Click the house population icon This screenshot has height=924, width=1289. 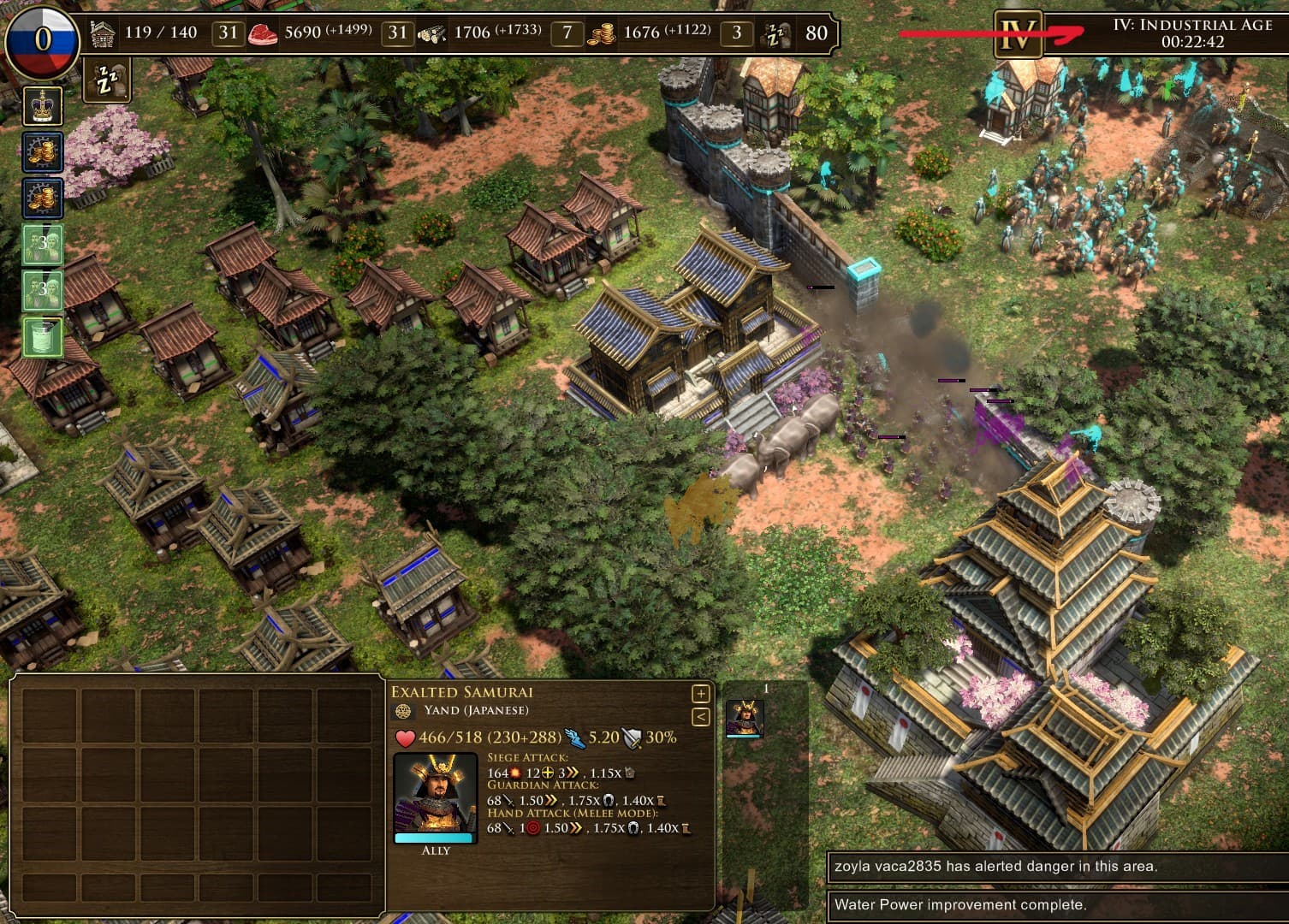click(x=103, y=34)
